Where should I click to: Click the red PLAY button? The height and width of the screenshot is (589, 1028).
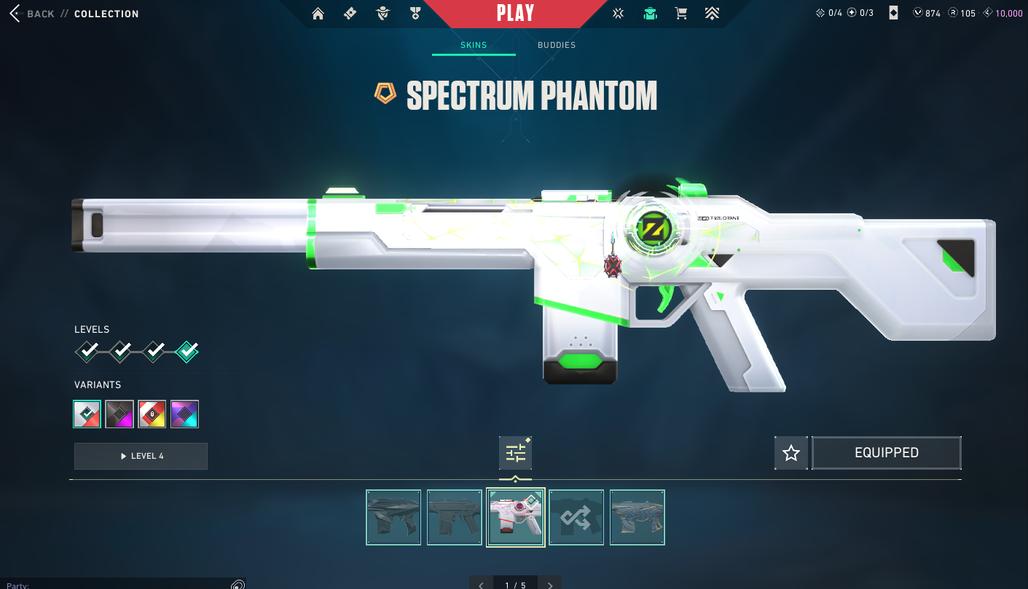coord(515,14)
